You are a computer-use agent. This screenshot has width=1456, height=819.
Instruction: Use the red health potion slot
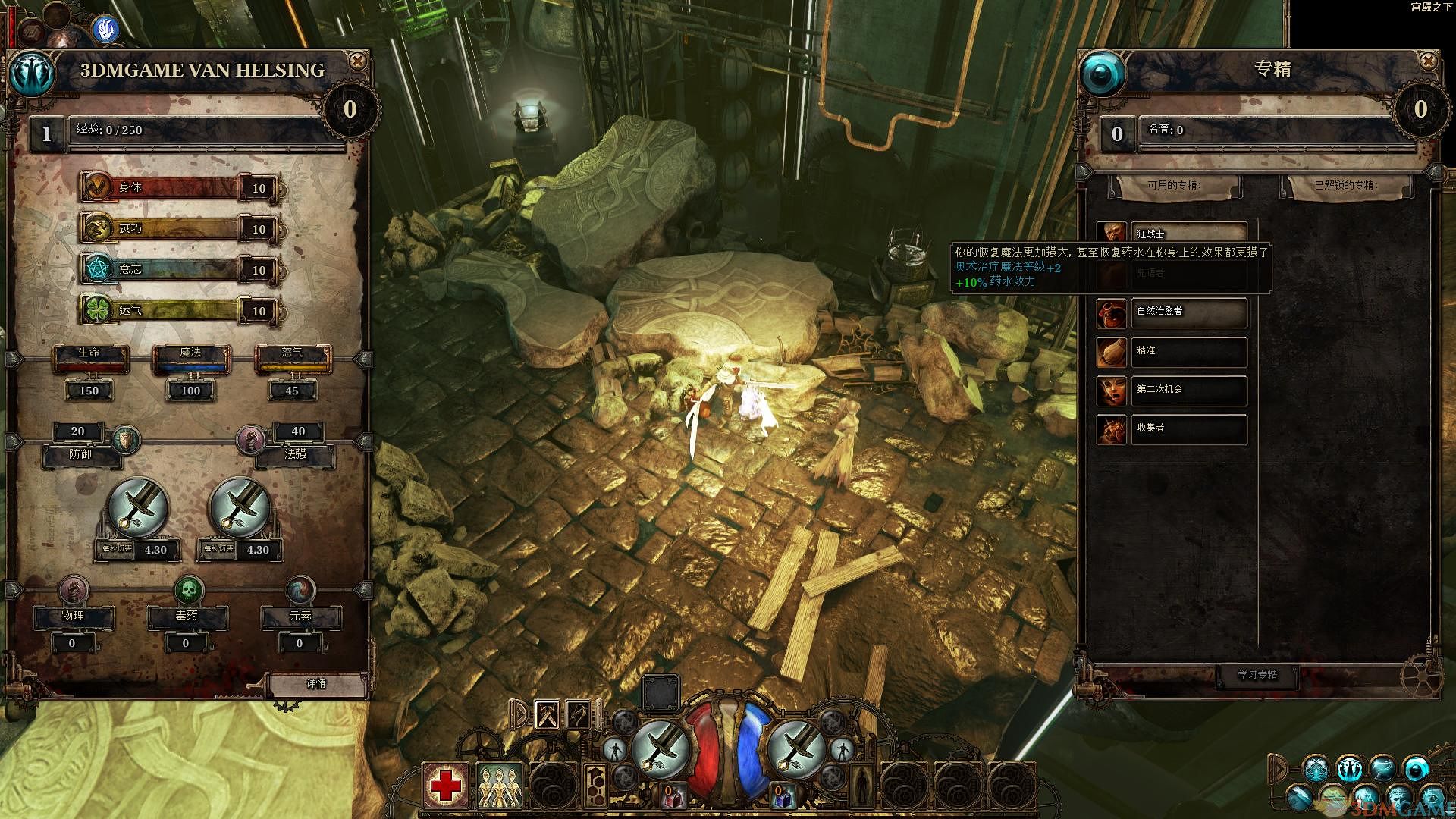pos(672,795)
